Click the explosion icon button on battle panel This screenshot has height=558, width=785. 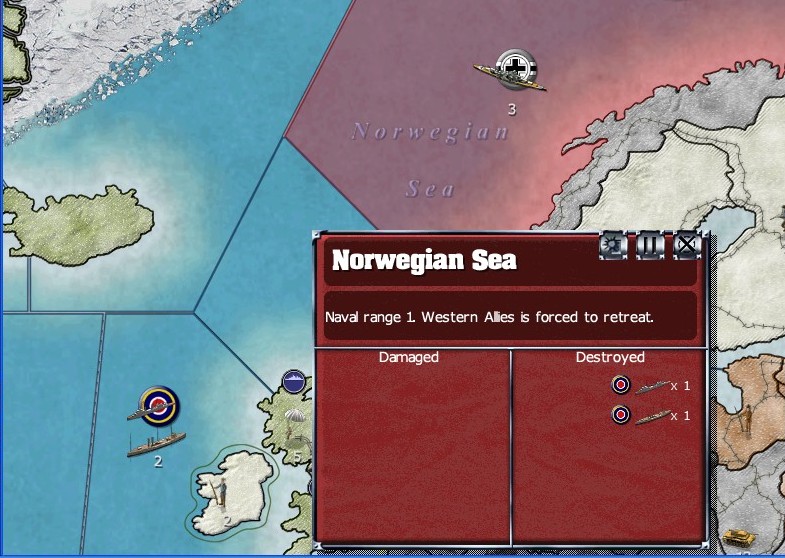coord(613,245)
